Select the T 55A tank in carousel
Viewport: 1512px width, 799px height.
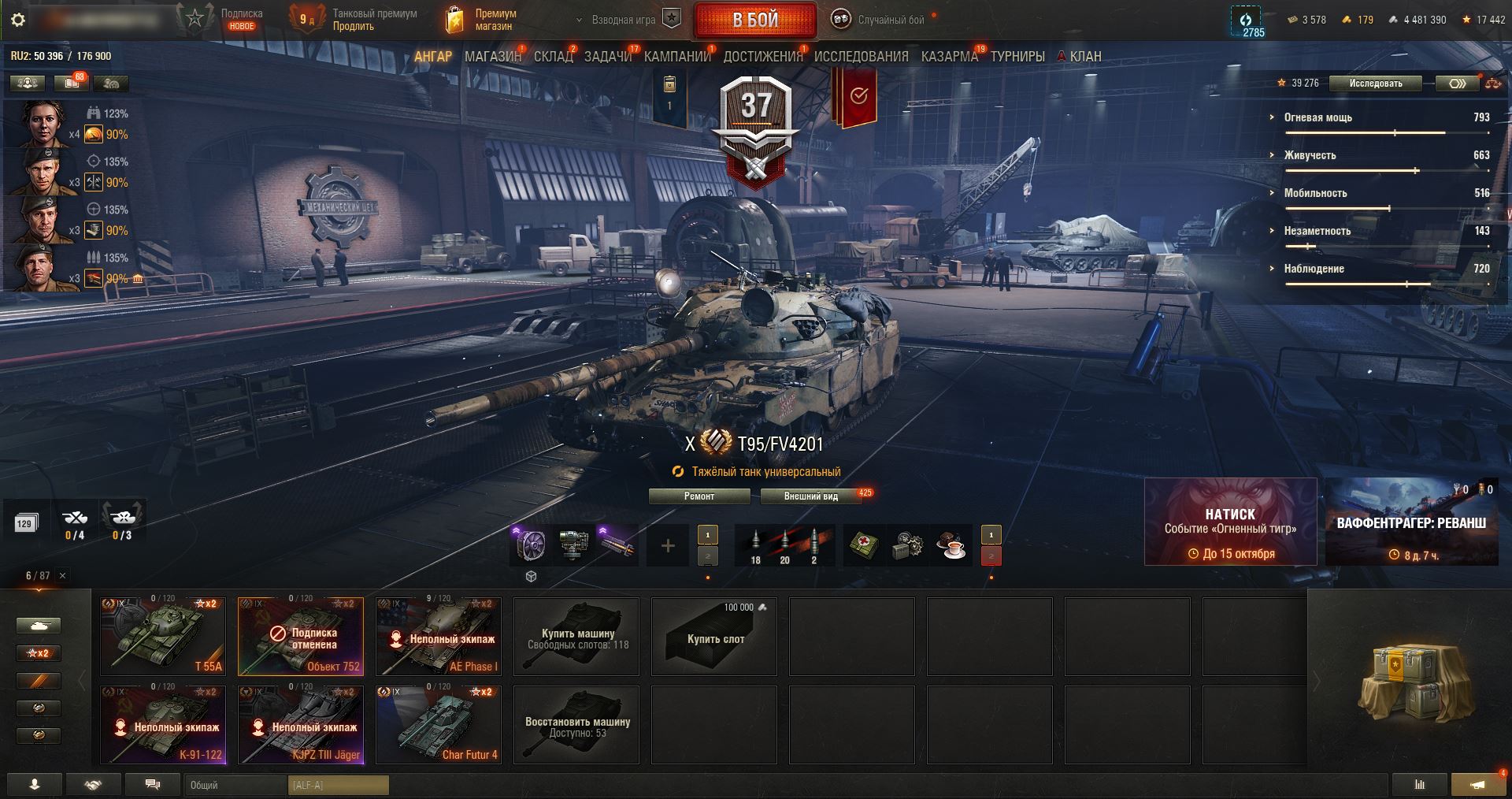tap(163, 636)
